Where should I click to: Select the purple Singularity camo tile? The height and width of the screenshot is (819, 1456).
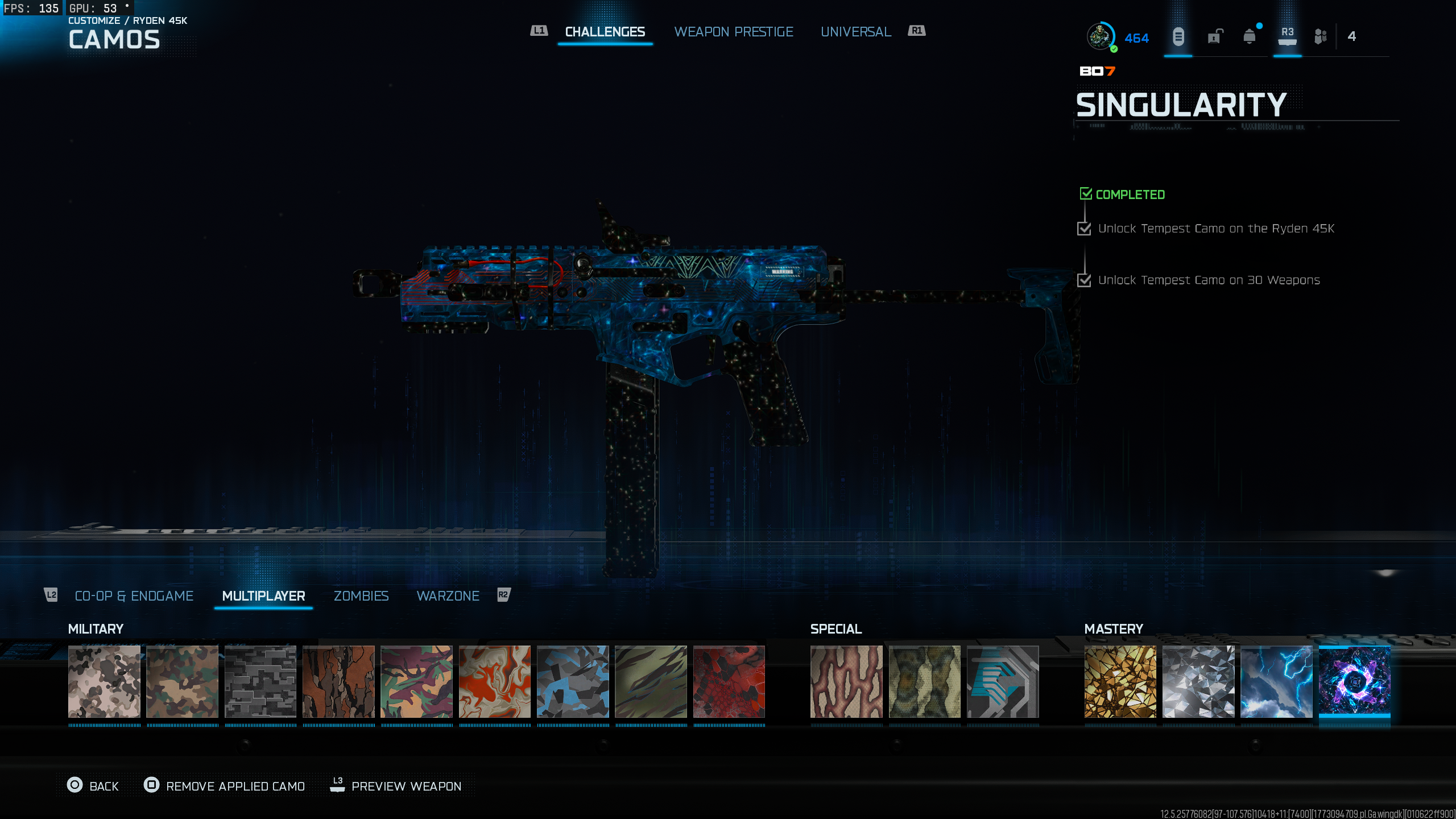coord(1354,681)
